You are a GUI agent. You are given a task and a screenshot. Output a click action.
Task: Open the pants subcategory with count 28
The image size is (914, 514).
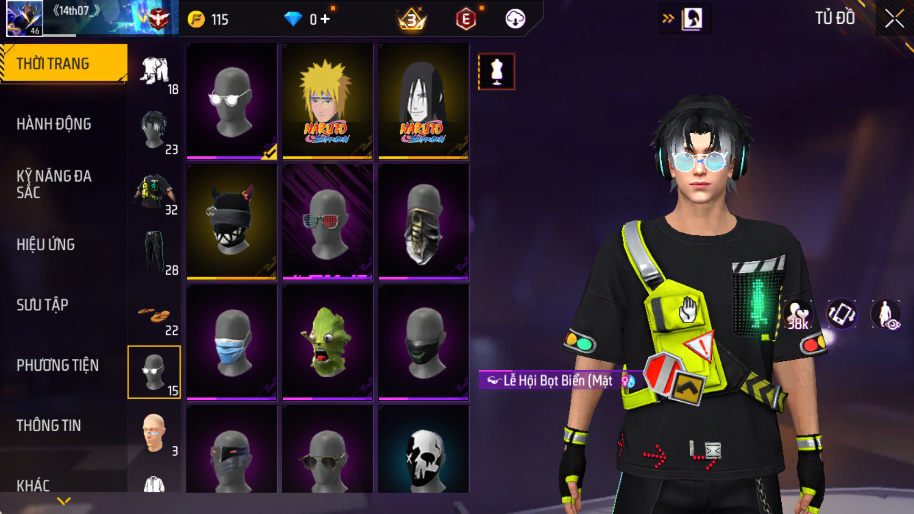154,252
